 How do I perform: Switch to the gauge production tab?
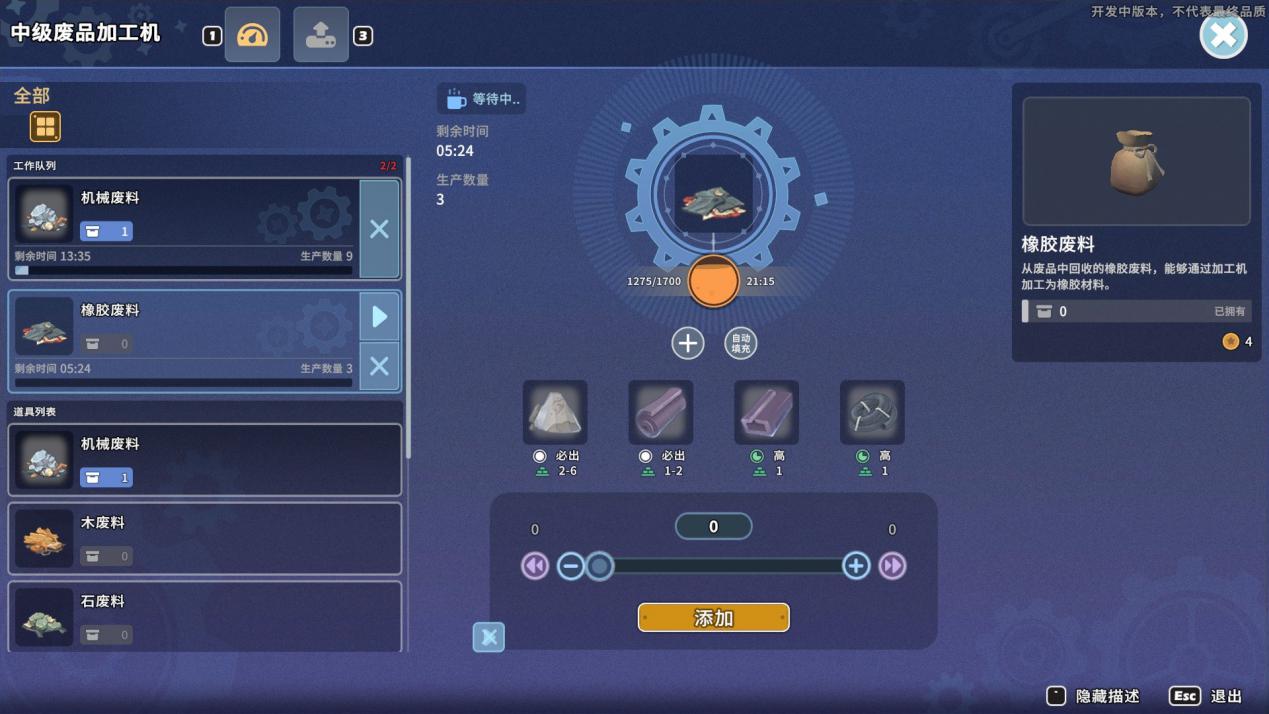click(252, 35)
